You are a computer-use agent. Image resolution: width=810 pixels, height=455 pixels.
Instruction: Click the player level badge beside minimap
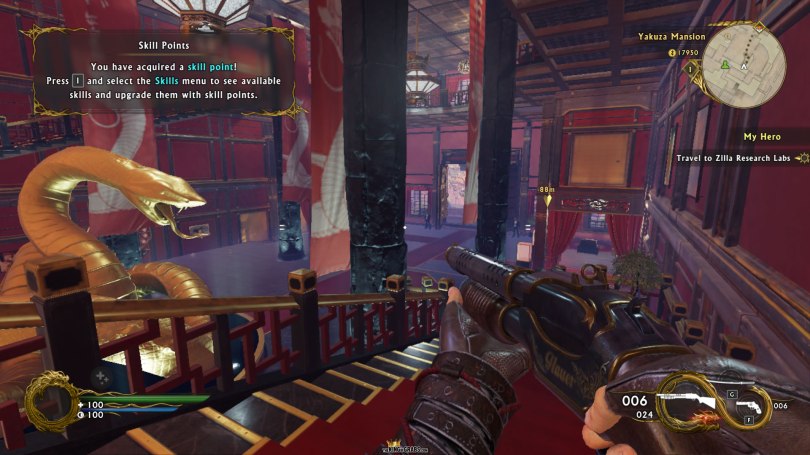689,68
